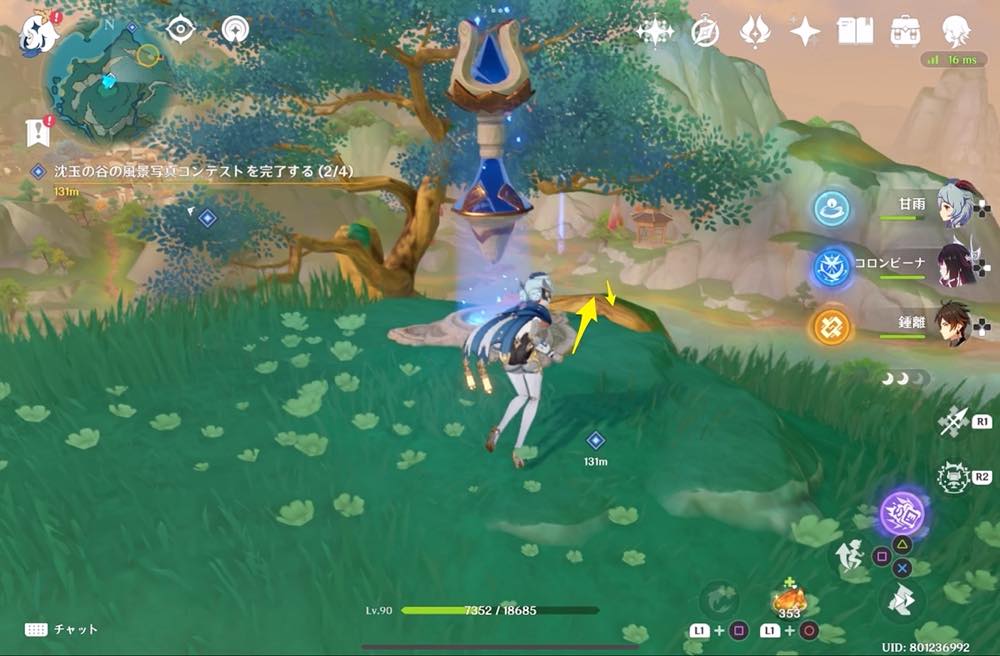Open the four-pointed star Wish icon
This screenshot has height=656, width=1000.
pos(805,32)
